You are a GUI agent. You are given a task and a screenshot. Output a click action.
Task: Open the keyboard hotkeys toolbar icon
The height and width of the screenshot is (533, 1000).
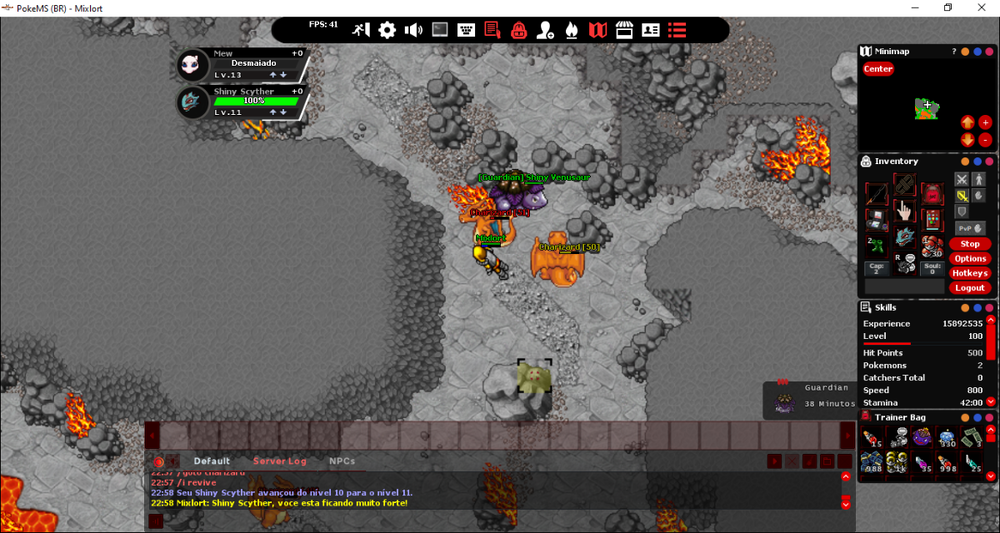[466, 30]
